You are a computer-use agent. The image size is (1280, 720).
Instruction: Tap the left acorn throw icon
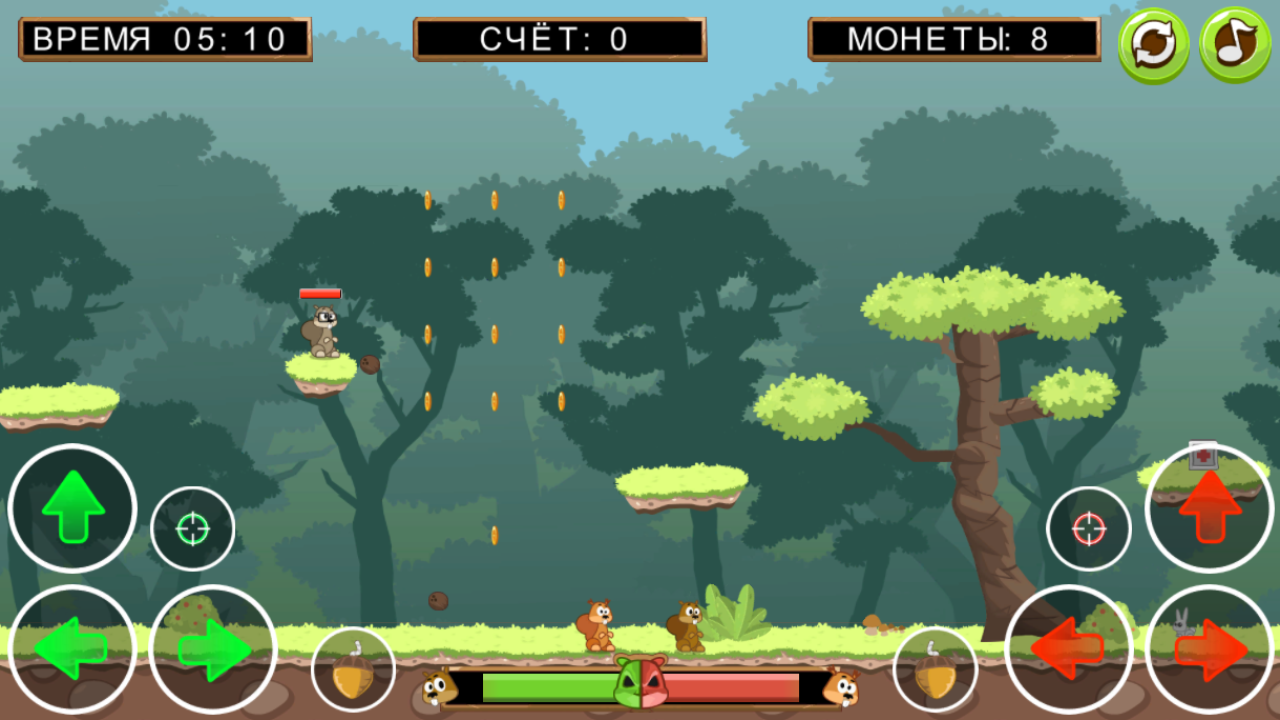[x=352, y=666]
